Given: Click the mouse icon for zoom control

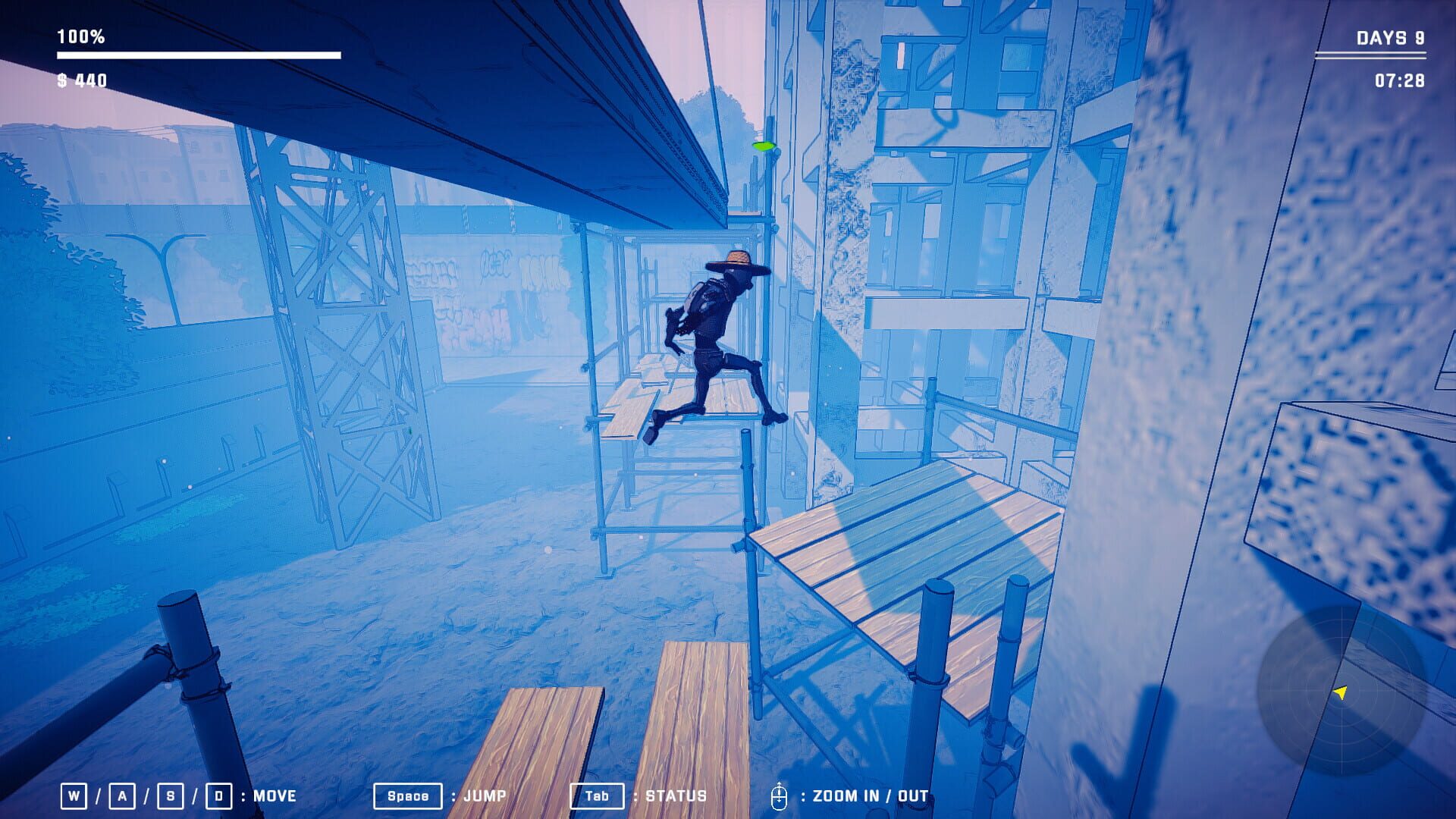Looking at the screenshot, I should tap(780, 795).
